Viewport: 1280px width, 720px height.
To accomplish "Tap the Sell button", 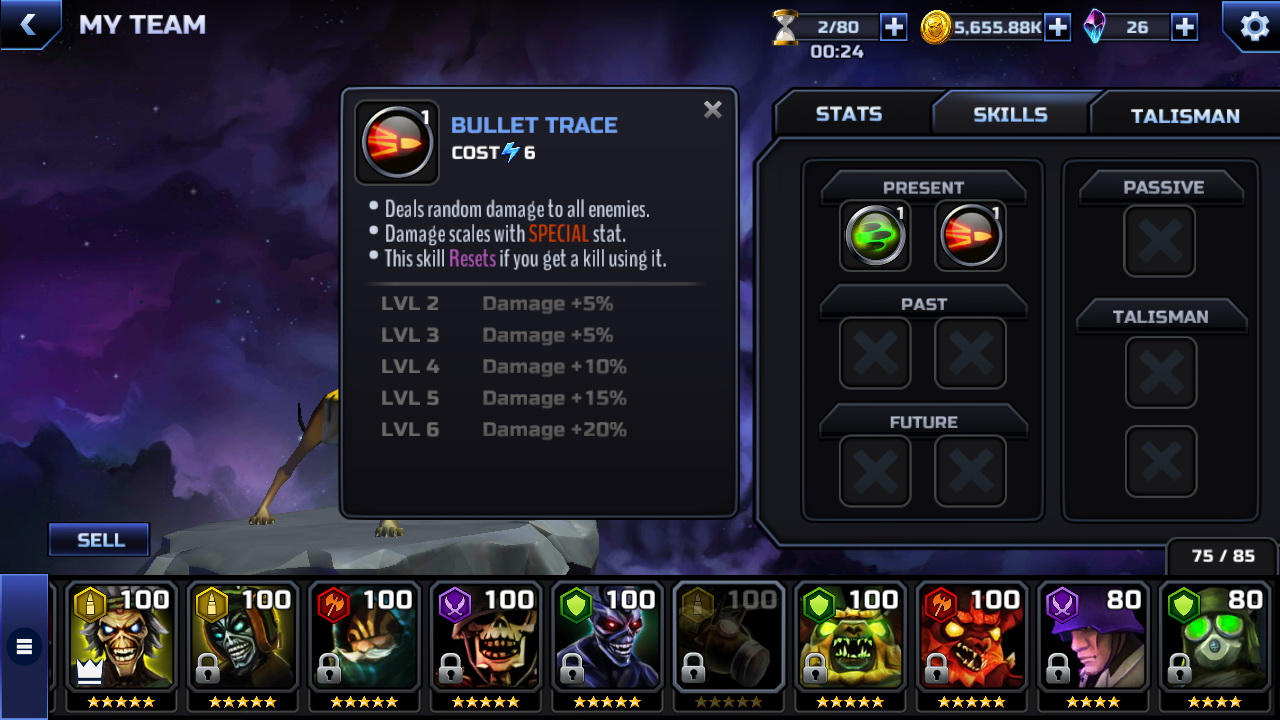I will [100, 540].
